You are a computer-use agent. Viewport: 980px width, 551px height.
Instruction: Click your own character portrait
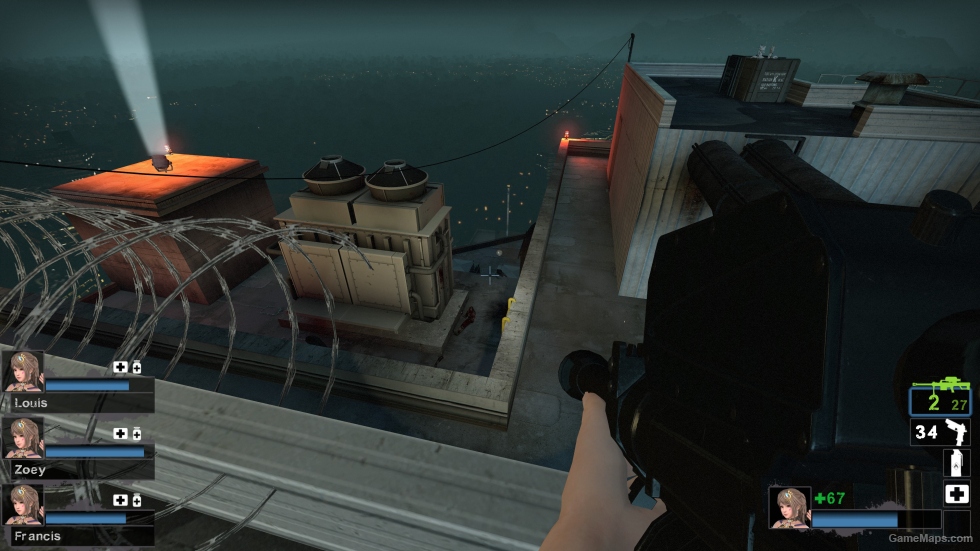tap(789, 506)
